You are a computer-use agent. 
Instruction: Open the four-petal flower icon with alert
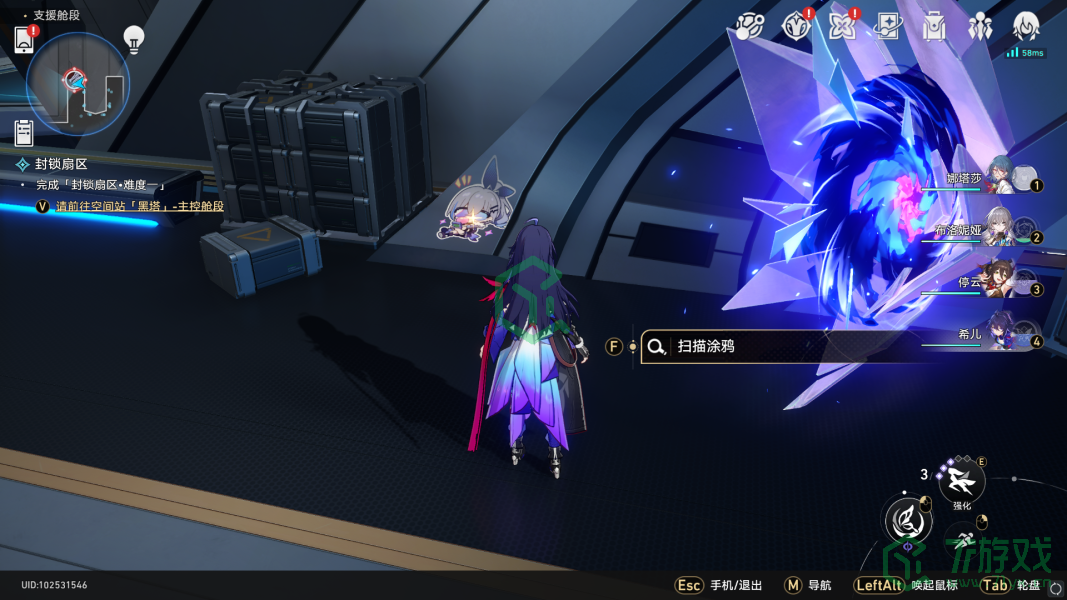842,26
